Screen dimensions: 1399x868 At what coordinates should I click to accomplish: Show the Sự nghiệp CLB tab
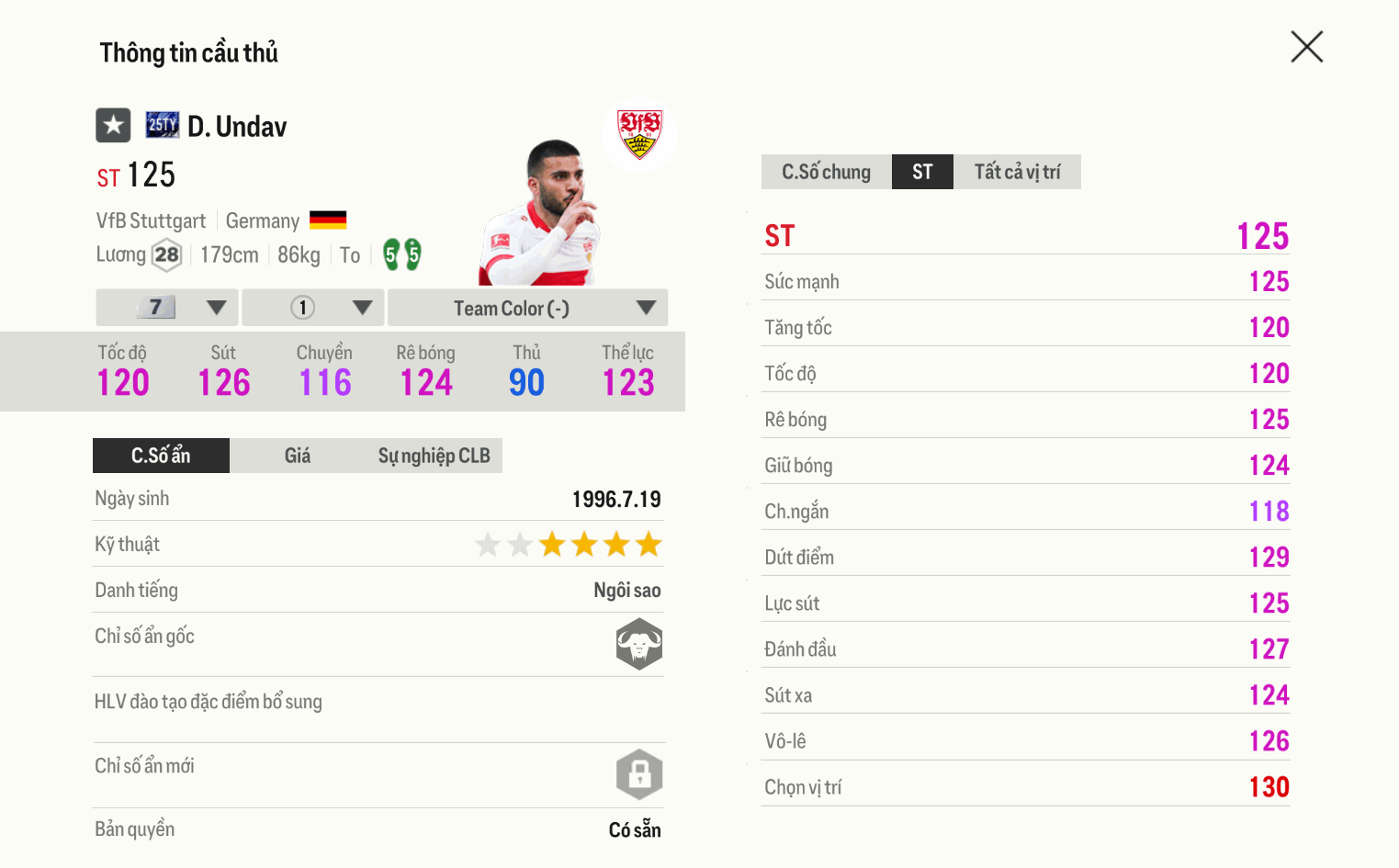pos(434,456)
